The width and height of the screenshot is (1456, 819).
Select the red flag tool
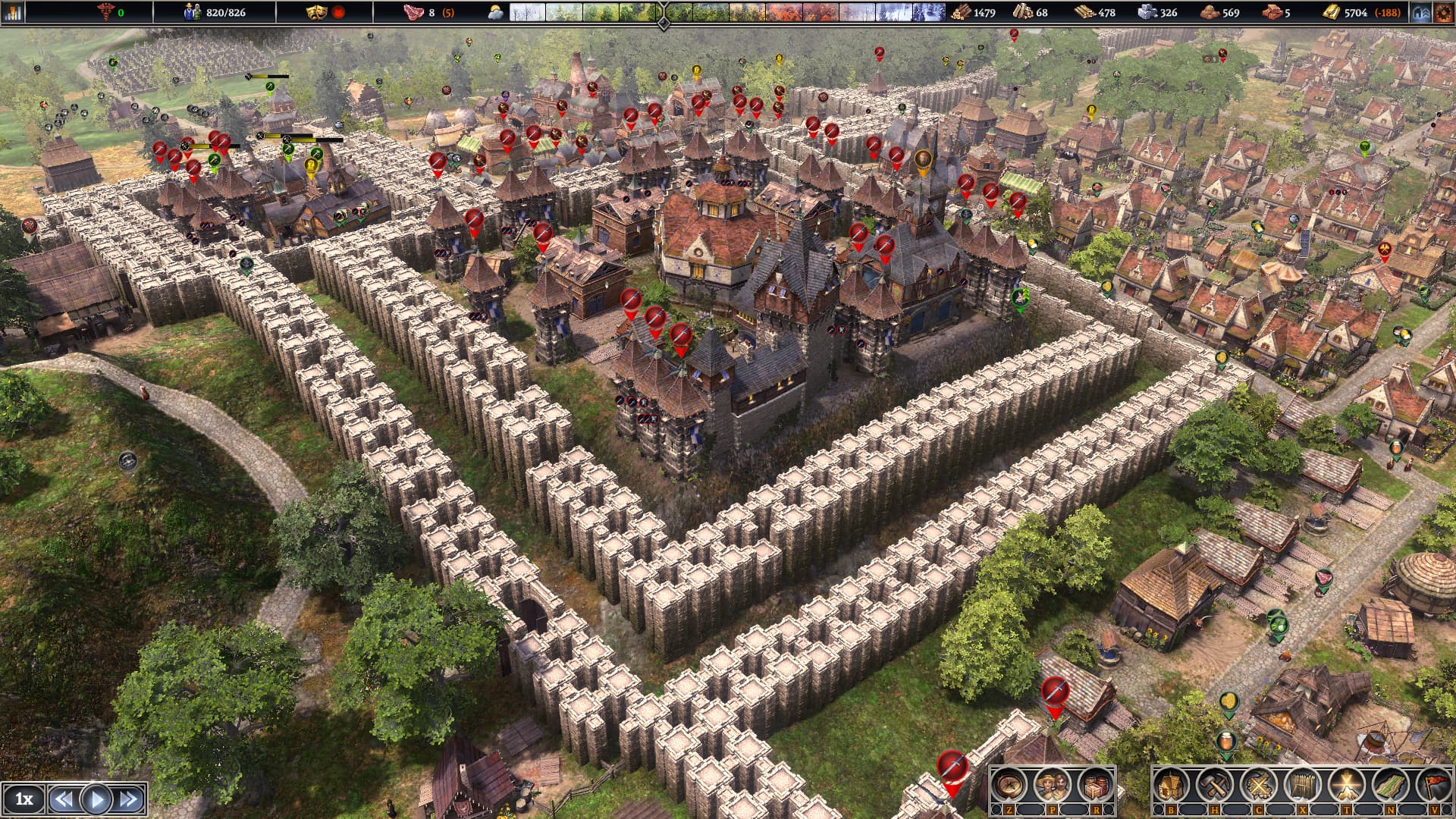[1432, 786]
